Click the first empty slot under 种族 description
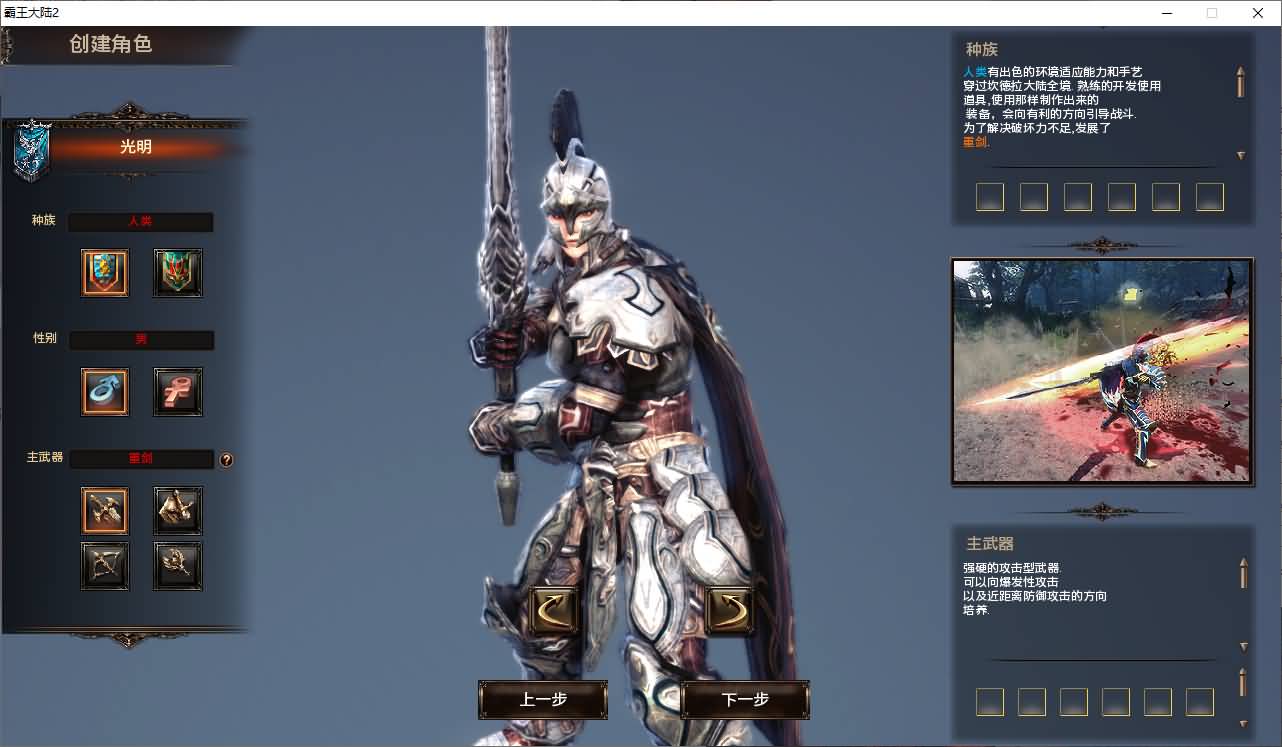 coord(990,197)
